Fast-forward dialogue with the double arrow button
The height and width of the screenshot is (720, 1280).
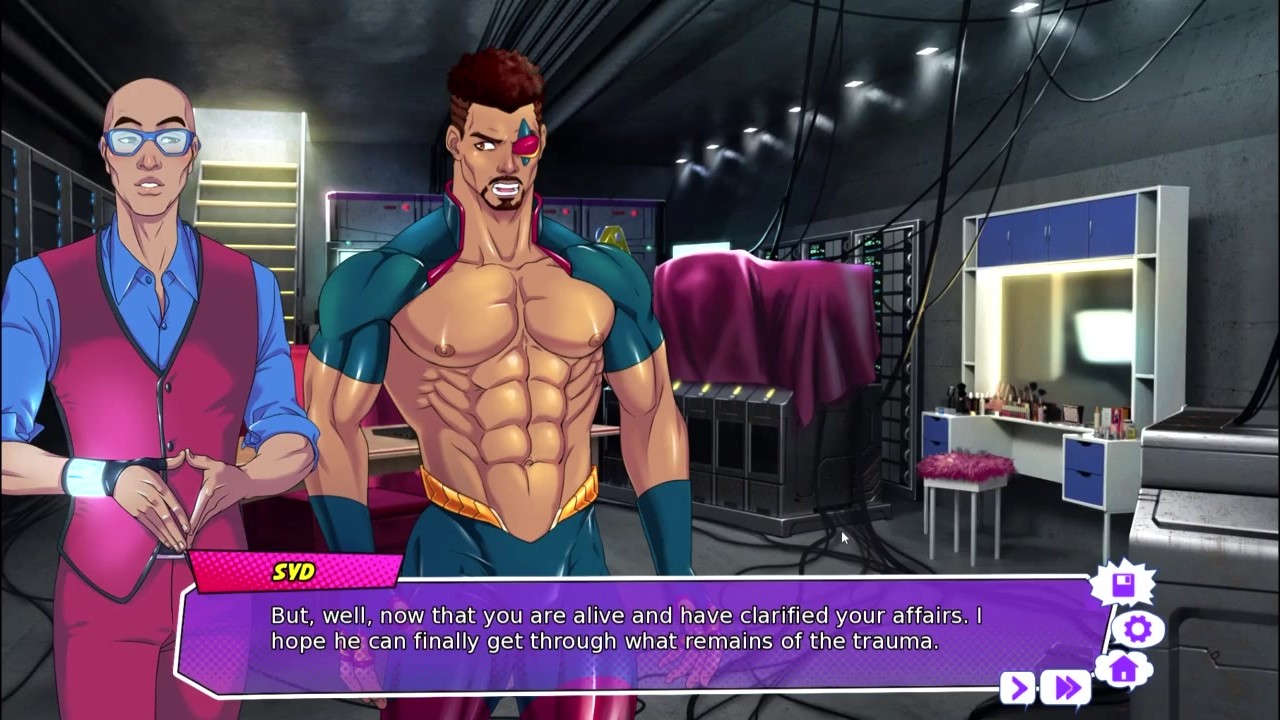pyautogui.click(x=1066, y=688)
